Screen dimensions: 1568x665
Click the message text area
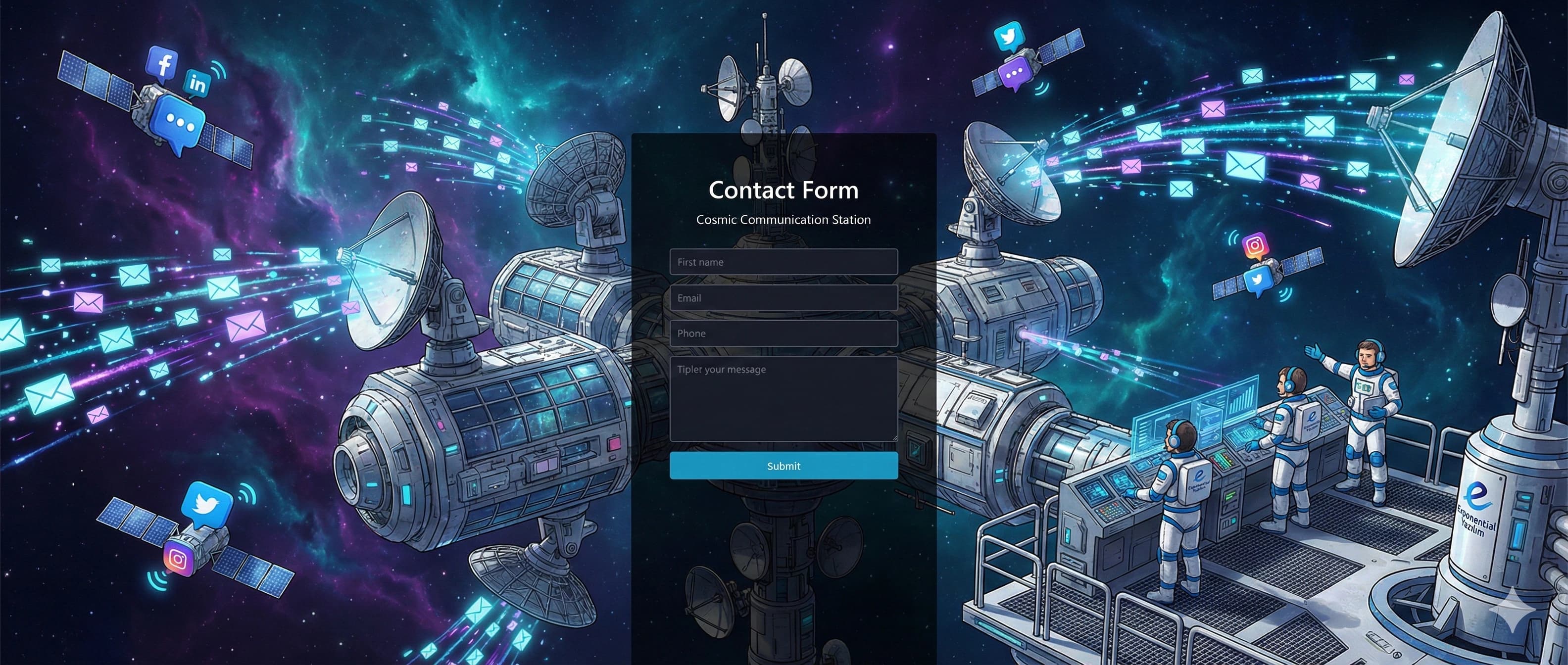pyautogui.click(x=784, y=398)
